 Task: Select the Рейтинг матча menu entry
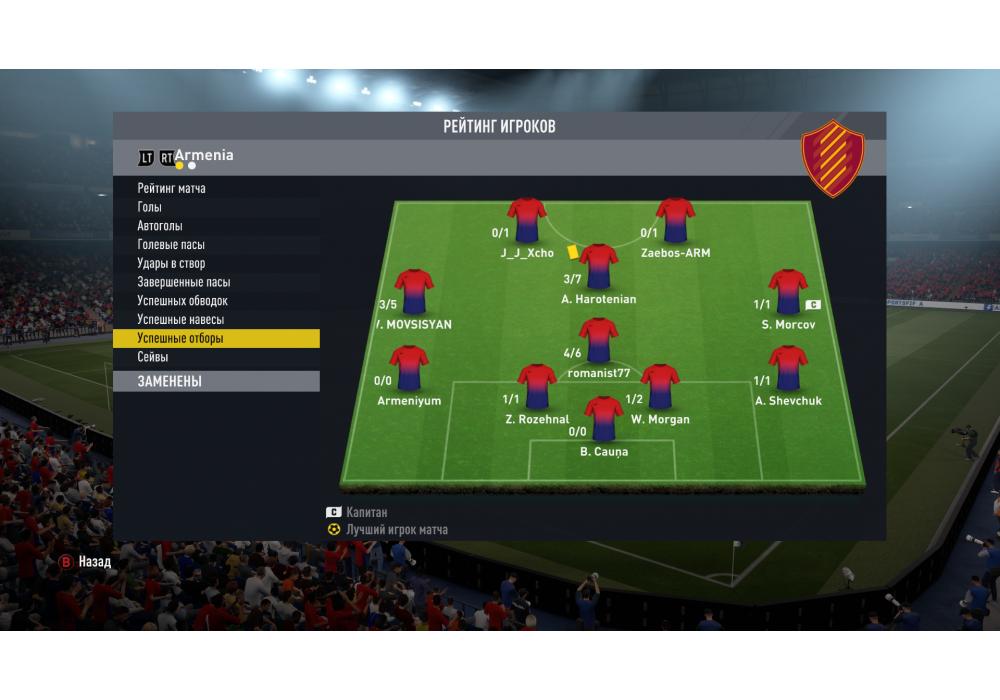pos(172,188)
